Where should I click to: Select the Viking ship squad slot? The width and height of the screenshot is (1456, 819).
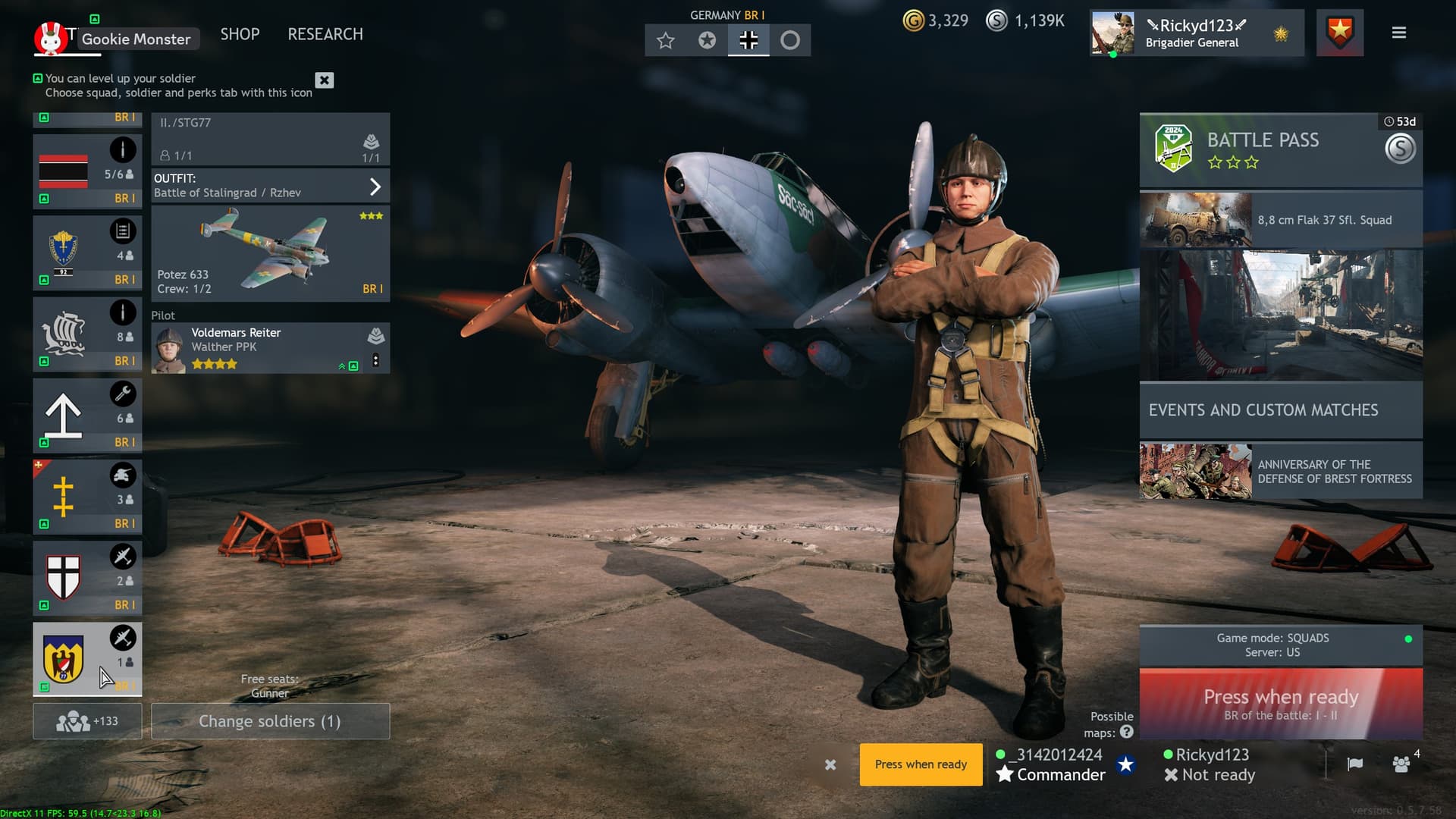pyautogui.click(x=87, y=334)
